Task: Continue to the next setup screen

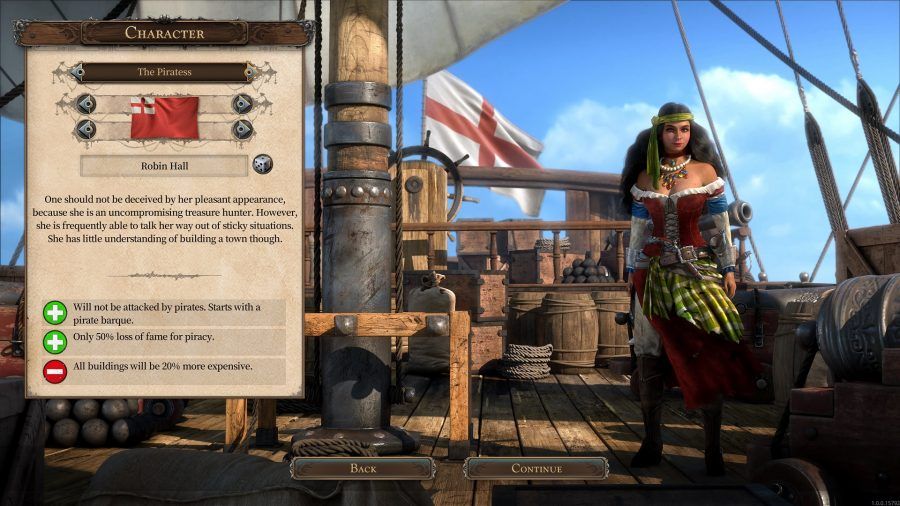Action: (x=536, y=468)
